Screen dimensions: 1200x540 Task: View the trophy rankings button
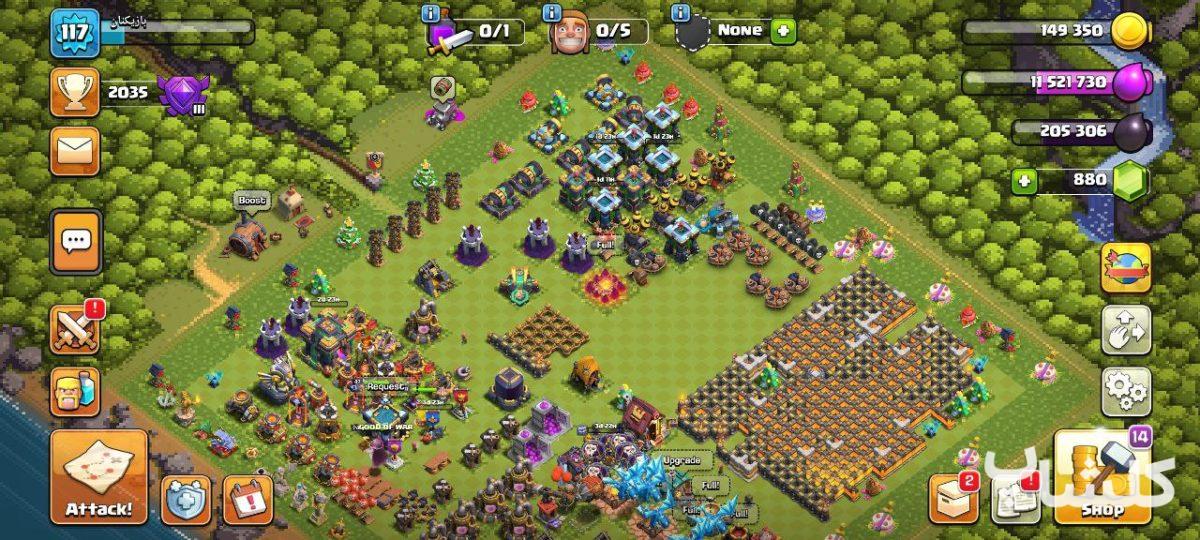[x=76, y=93]
